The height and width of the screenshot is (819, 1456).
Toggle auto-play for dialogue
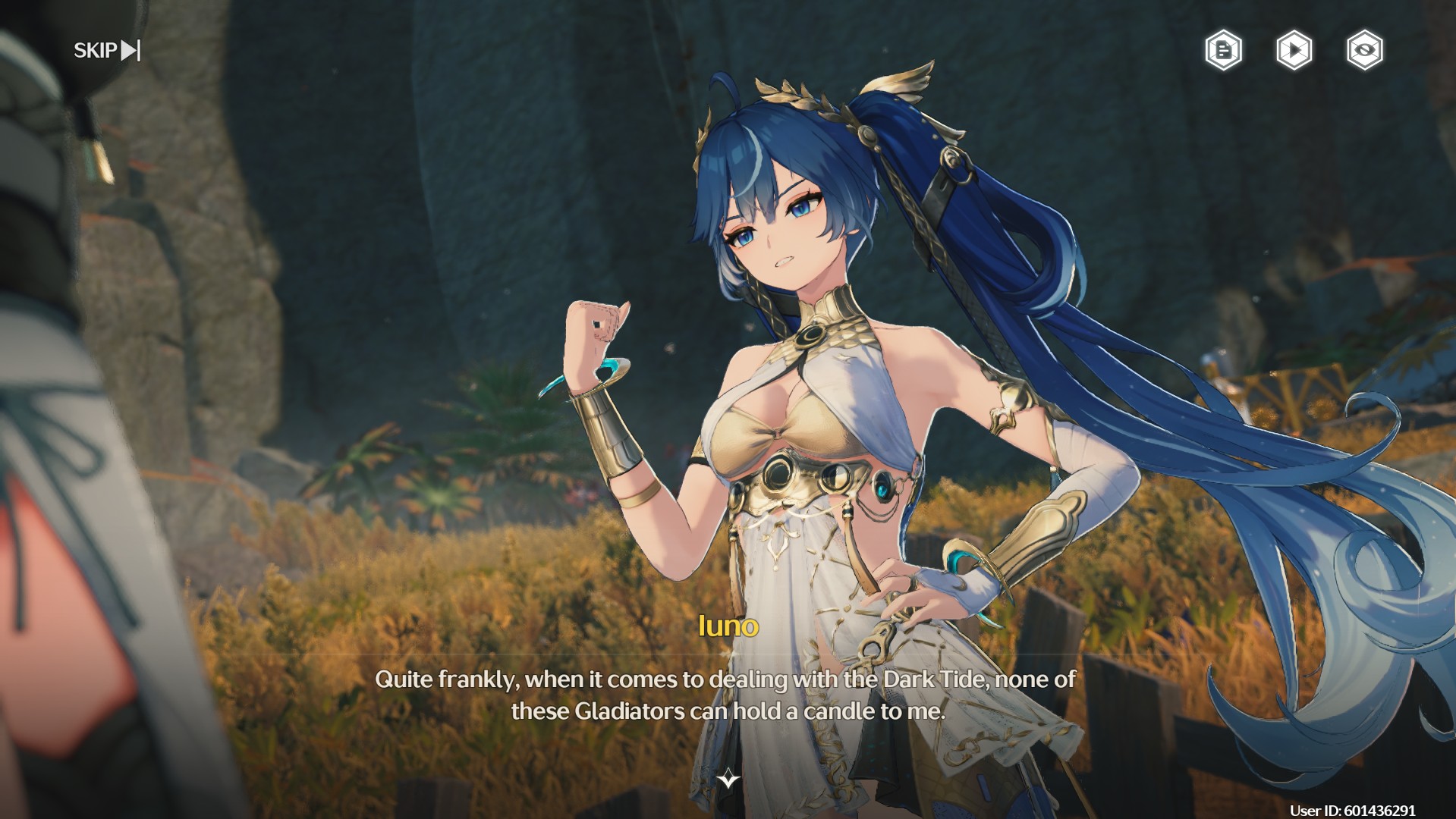click(1294, 51)
